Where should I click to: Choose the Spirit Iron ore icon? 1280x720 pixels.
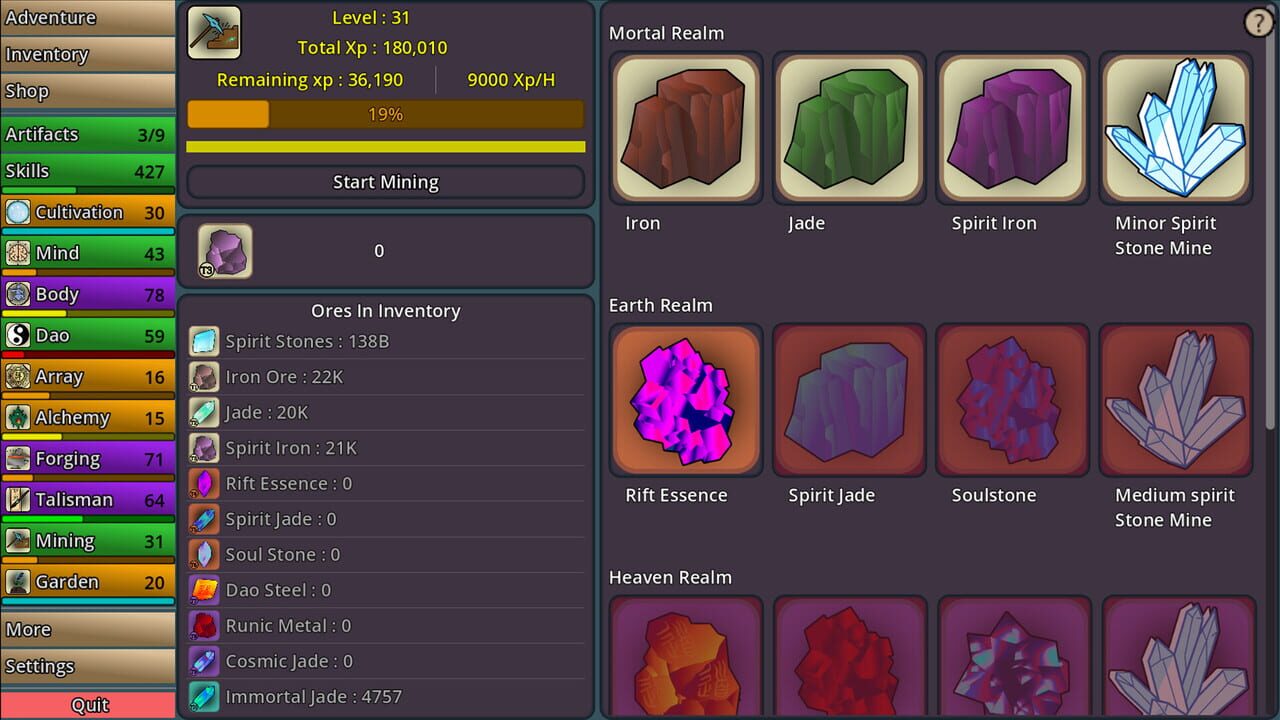point(1012,128)
